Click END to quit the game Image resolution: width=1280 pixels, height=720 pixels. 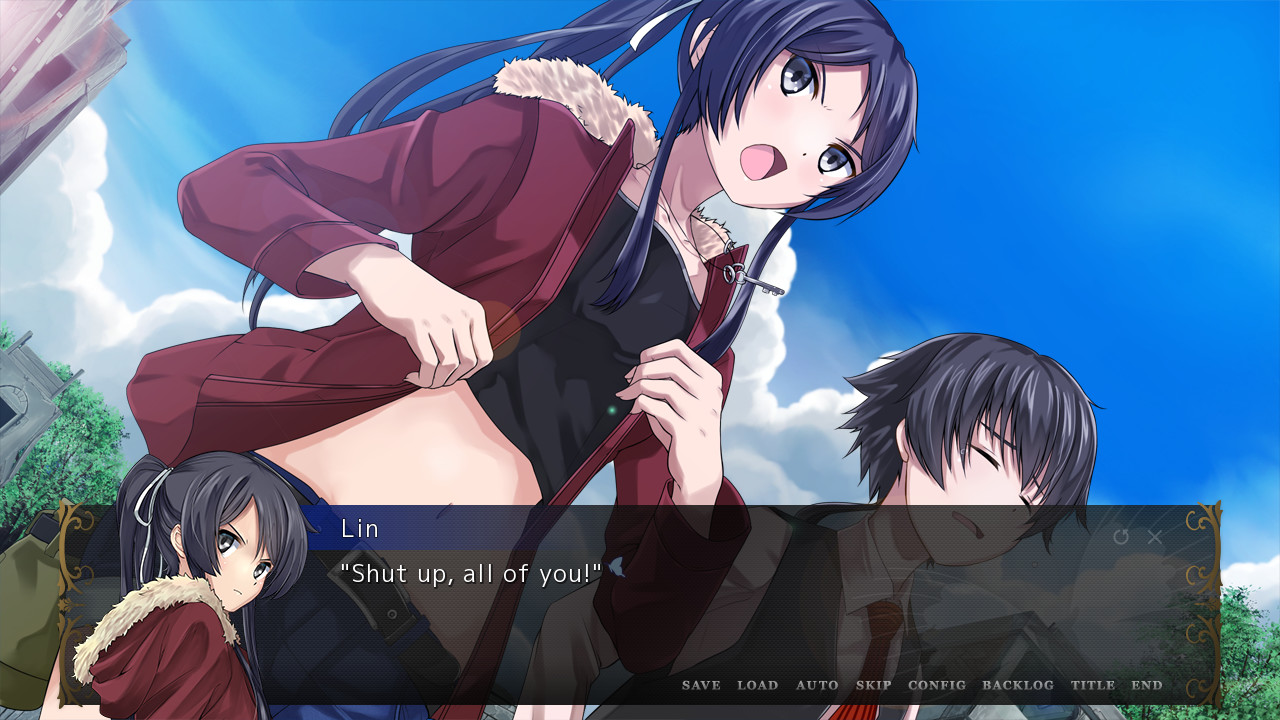(1147, 685)
